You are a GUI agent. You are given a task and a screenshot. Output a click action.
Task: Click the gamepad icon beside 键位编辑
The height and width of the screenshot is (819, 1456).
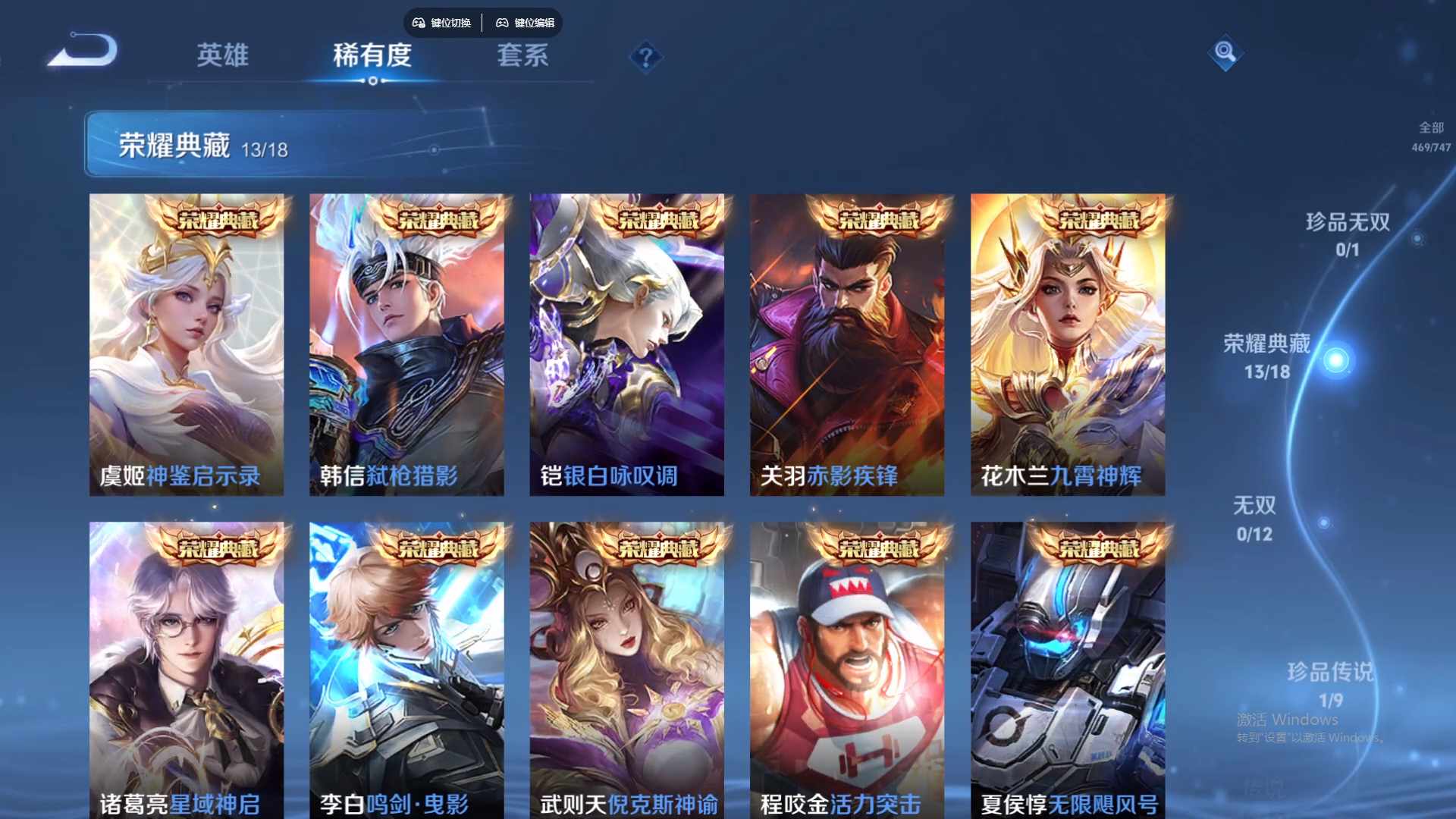coord(503,23)
